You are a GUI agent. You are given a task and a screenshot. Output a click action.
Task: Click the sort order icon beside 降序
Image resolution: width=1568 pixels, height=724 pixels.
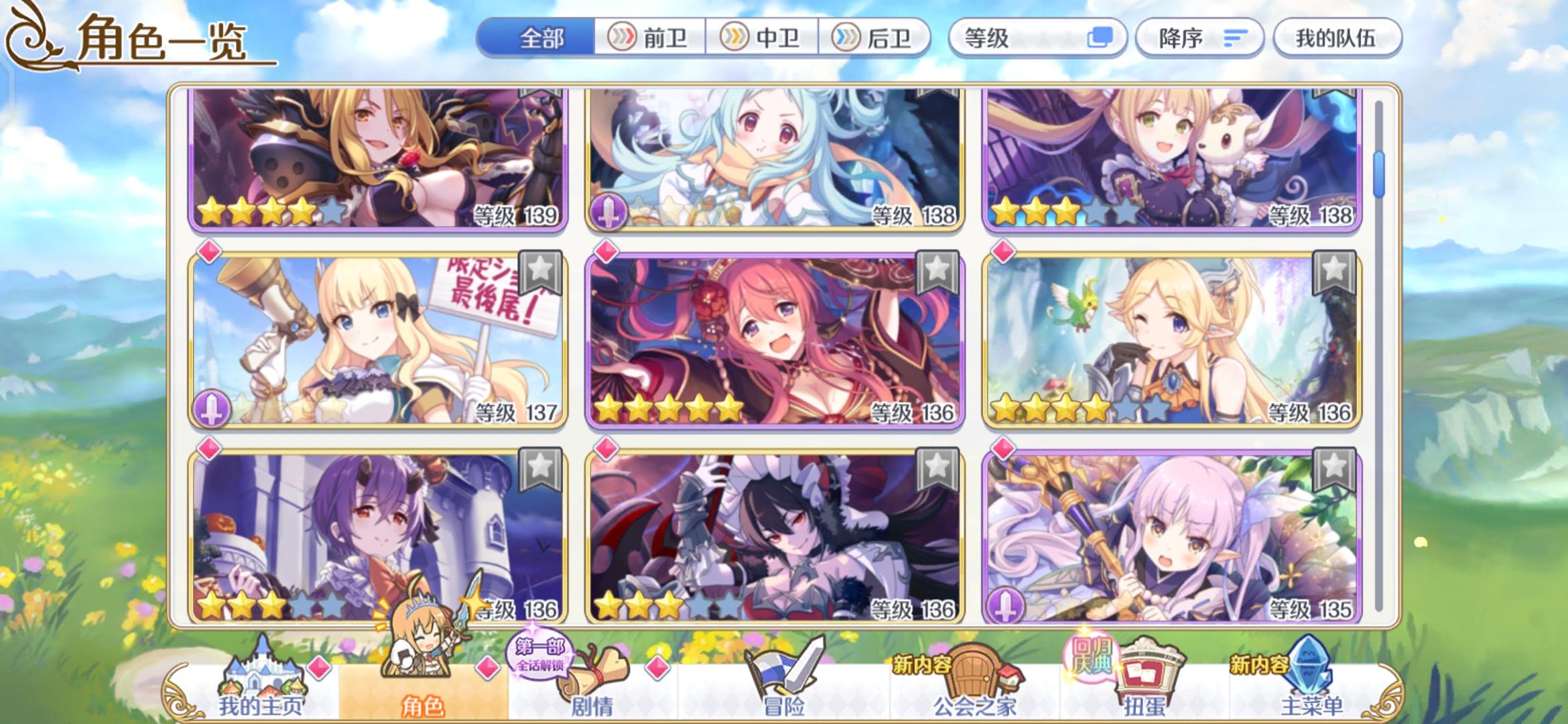[x=1236, y=38]
